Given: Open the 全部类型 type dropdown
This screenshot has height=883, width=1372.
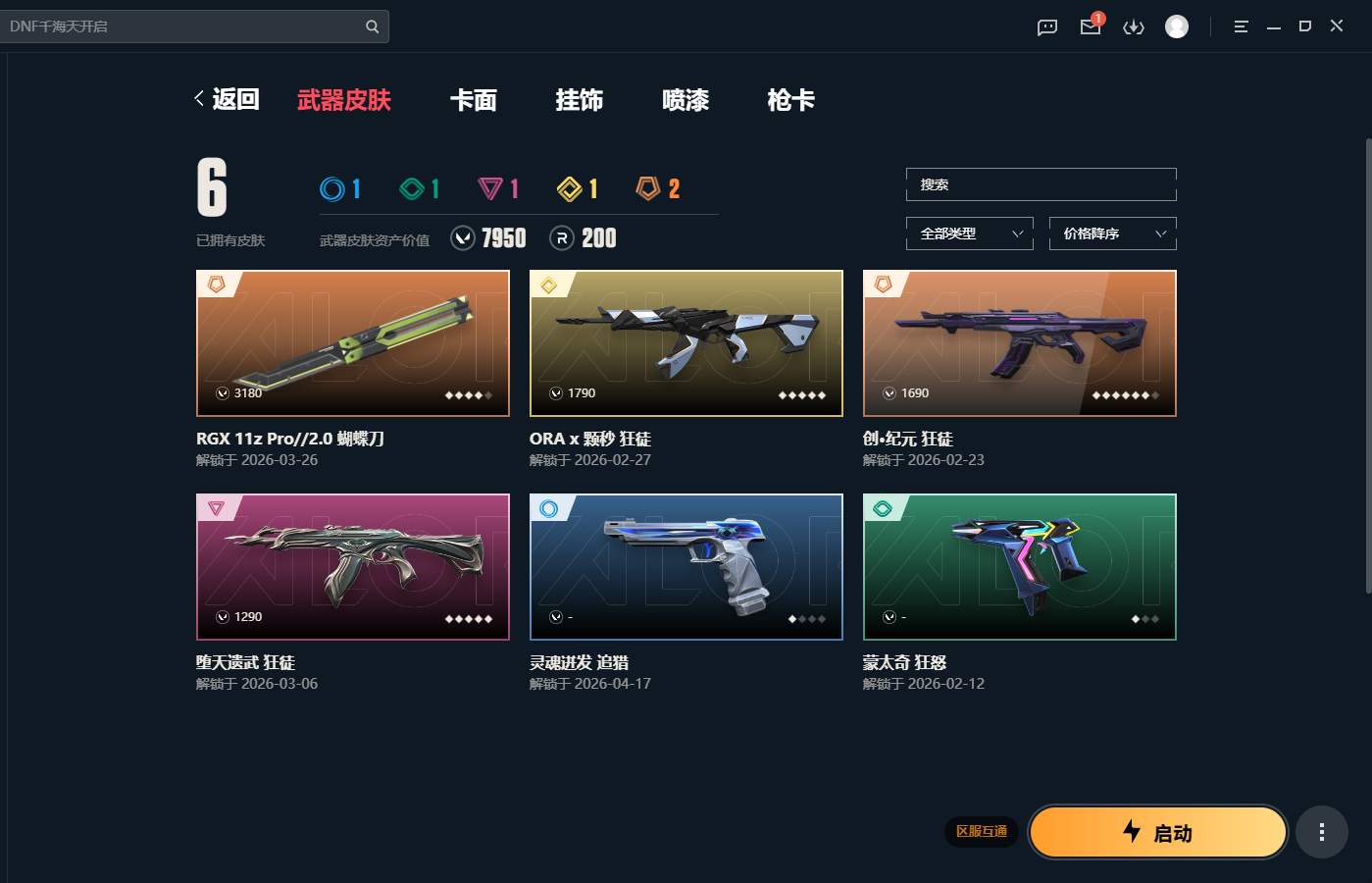Looking at the screenshot, I should tap(970, 234).
